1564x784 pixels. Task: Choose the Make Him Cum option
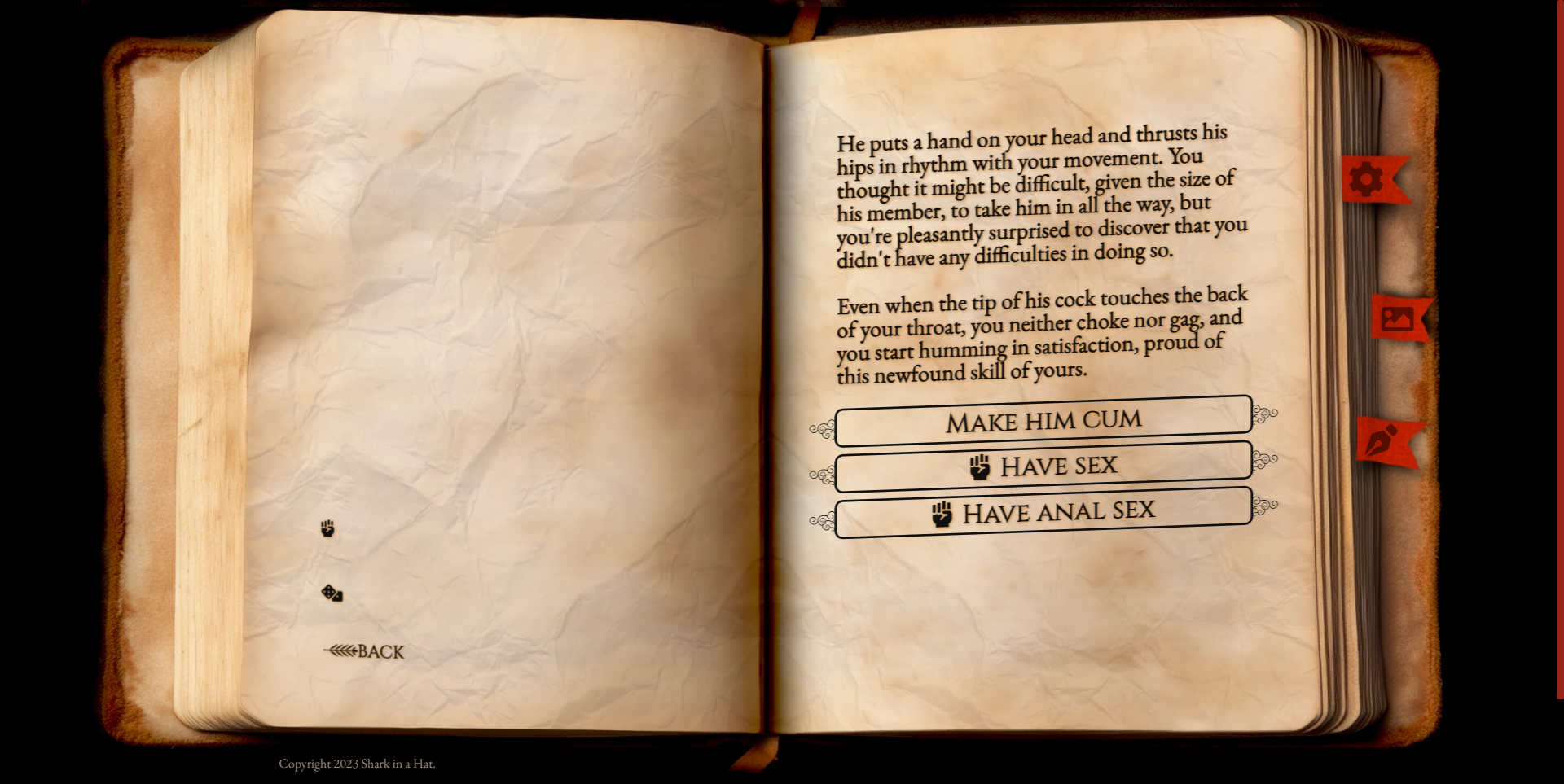(1043, 421)
